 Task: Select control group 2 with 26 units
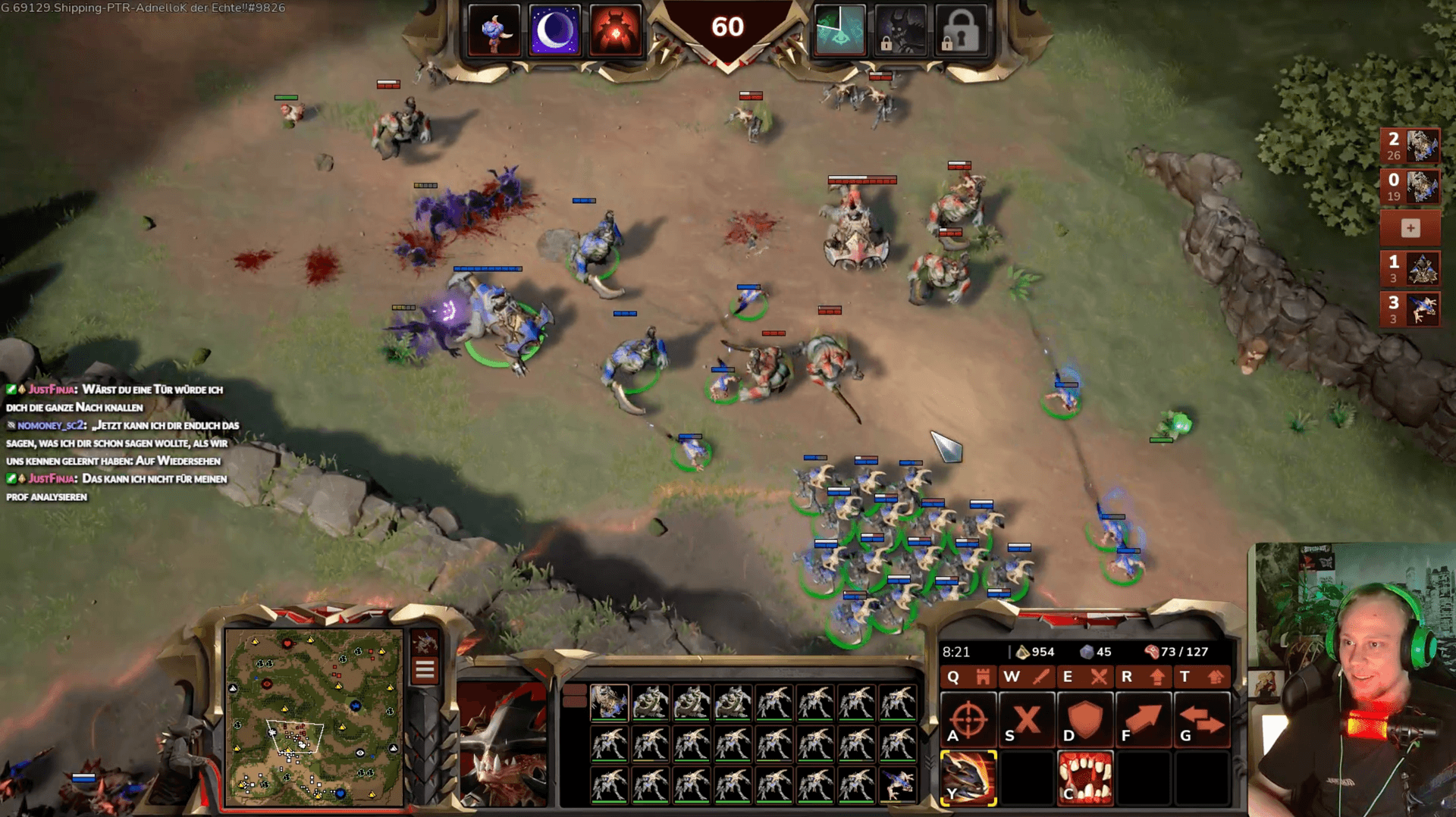(x=1410, y=146)
